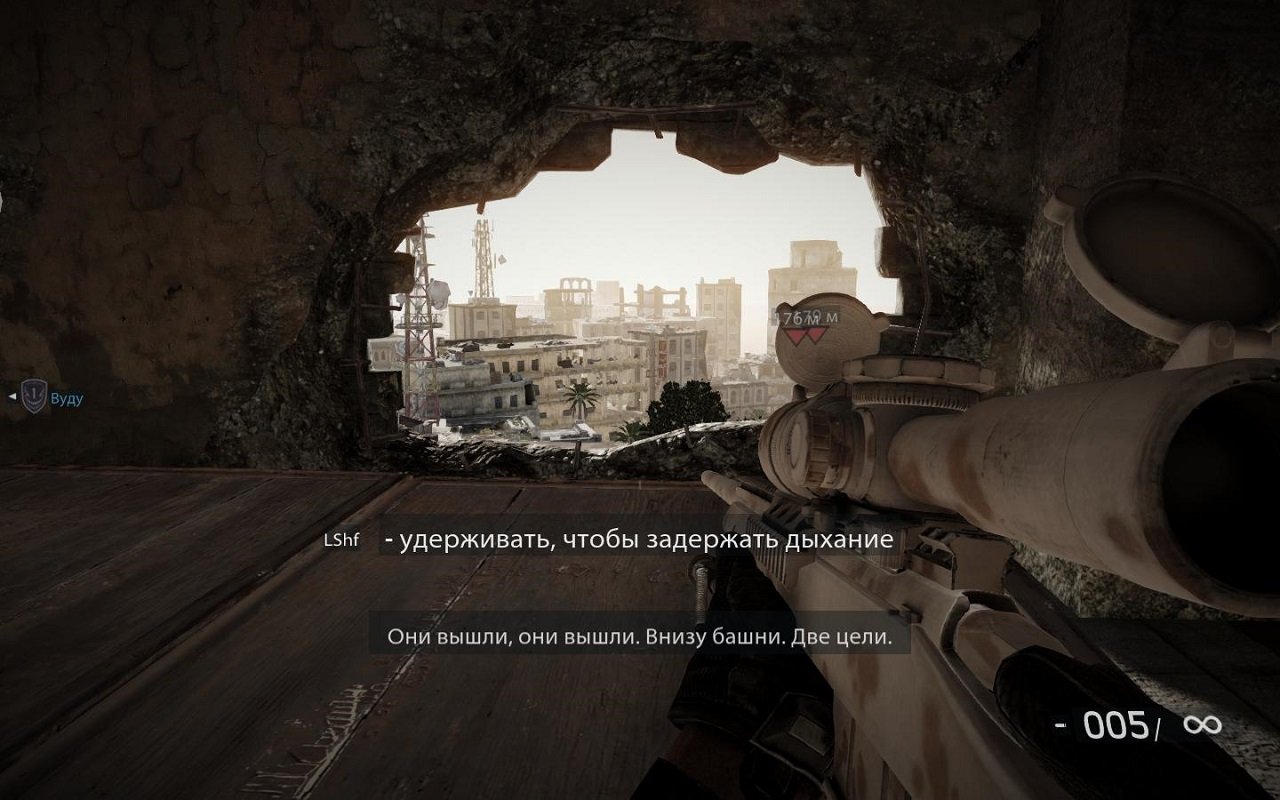Image resolution: width=1280 pixels, height=800 pixels.
Task: Expand the arrow beside the Вуду emblem
Action: click(12, 397)
